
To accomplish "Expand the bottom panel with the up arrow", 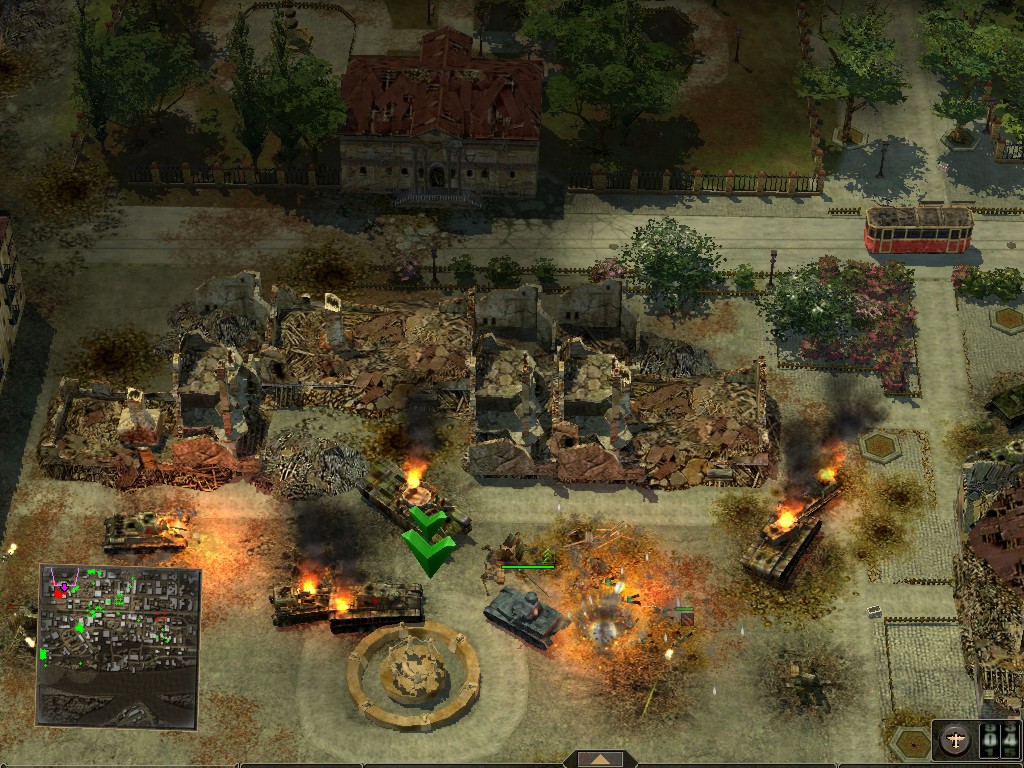I will (x=601, y=759).
